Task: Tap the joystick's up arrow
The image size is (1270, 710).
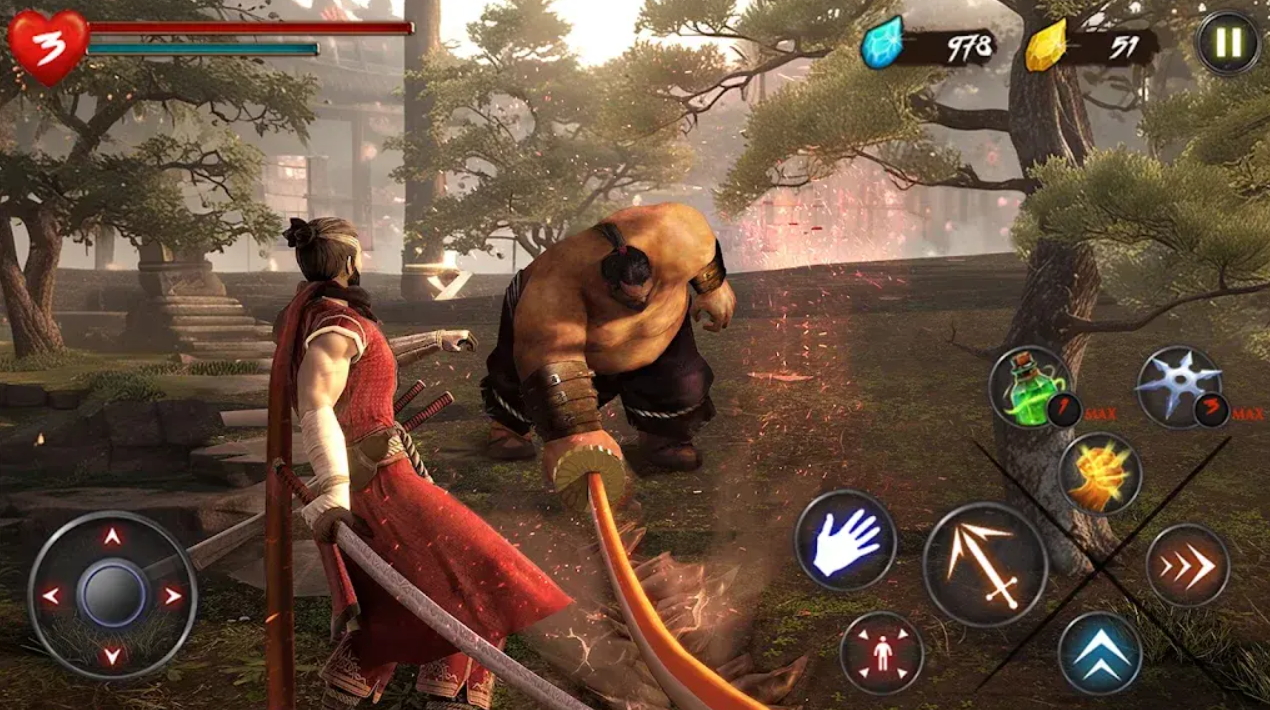Action: click(112, 537)
